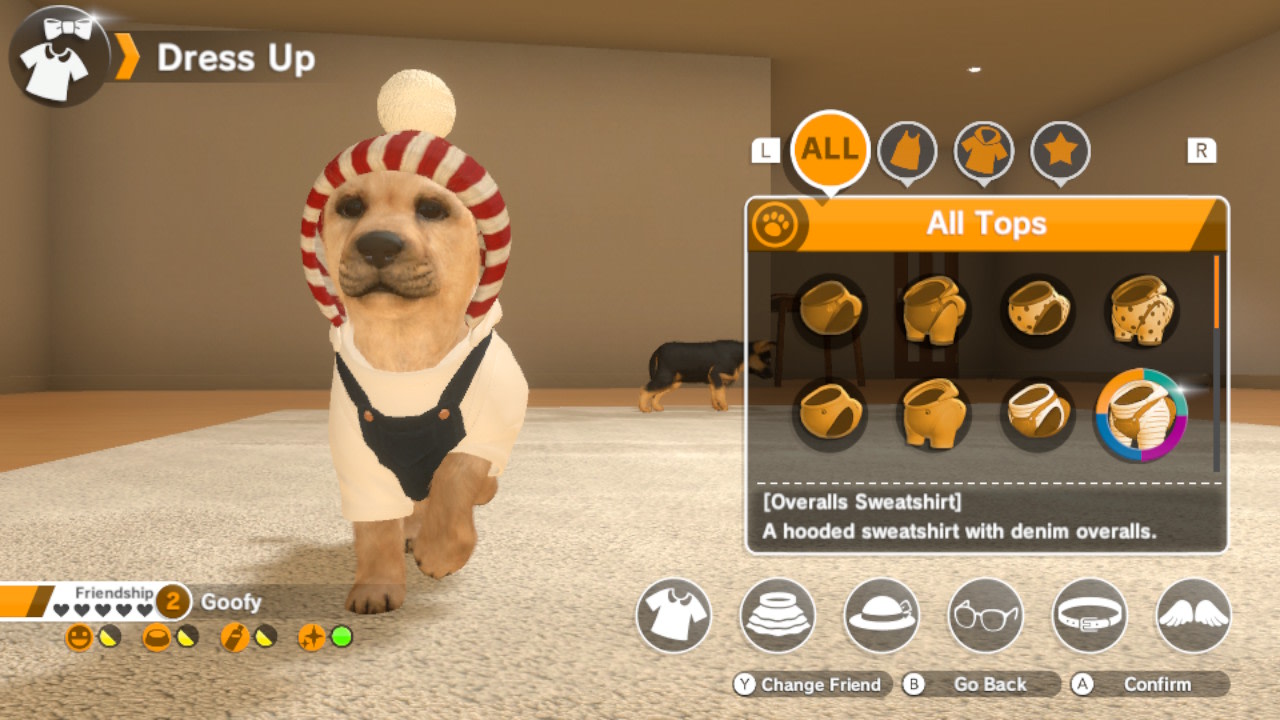Screen dimensions: 1280x720
Task: Click the sparkle grooming status icon
Action: click(x=312, y=636)
